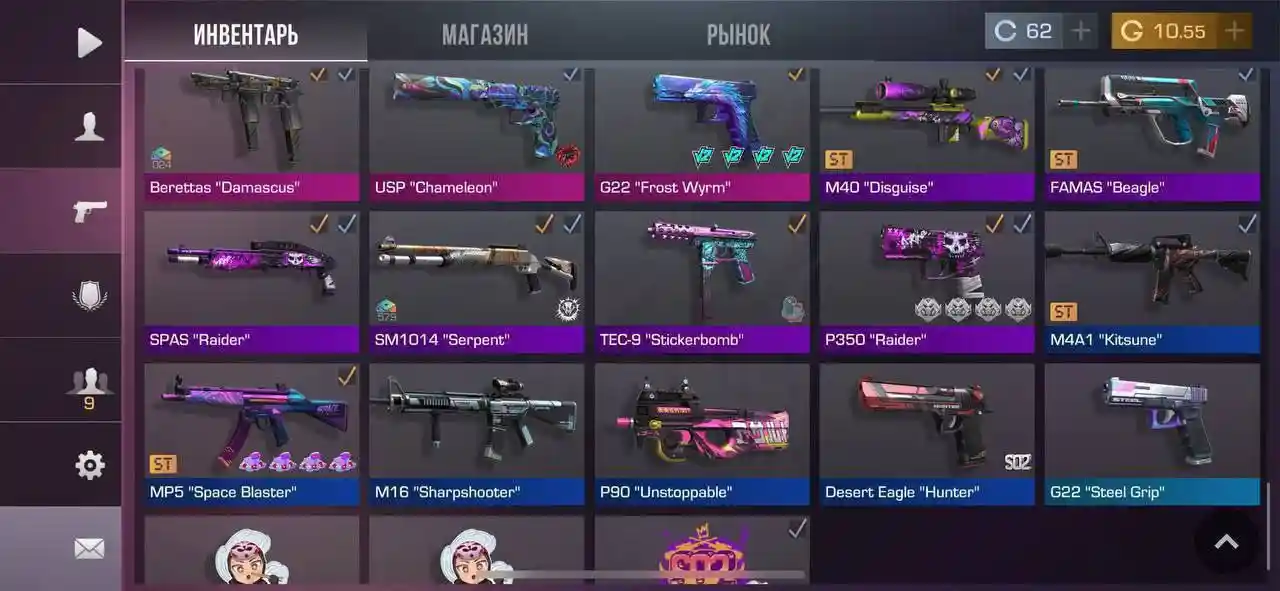This screenshot has width=1280, height=591.
Task: Open the player profile icon
Action: (x=89, y=126)
